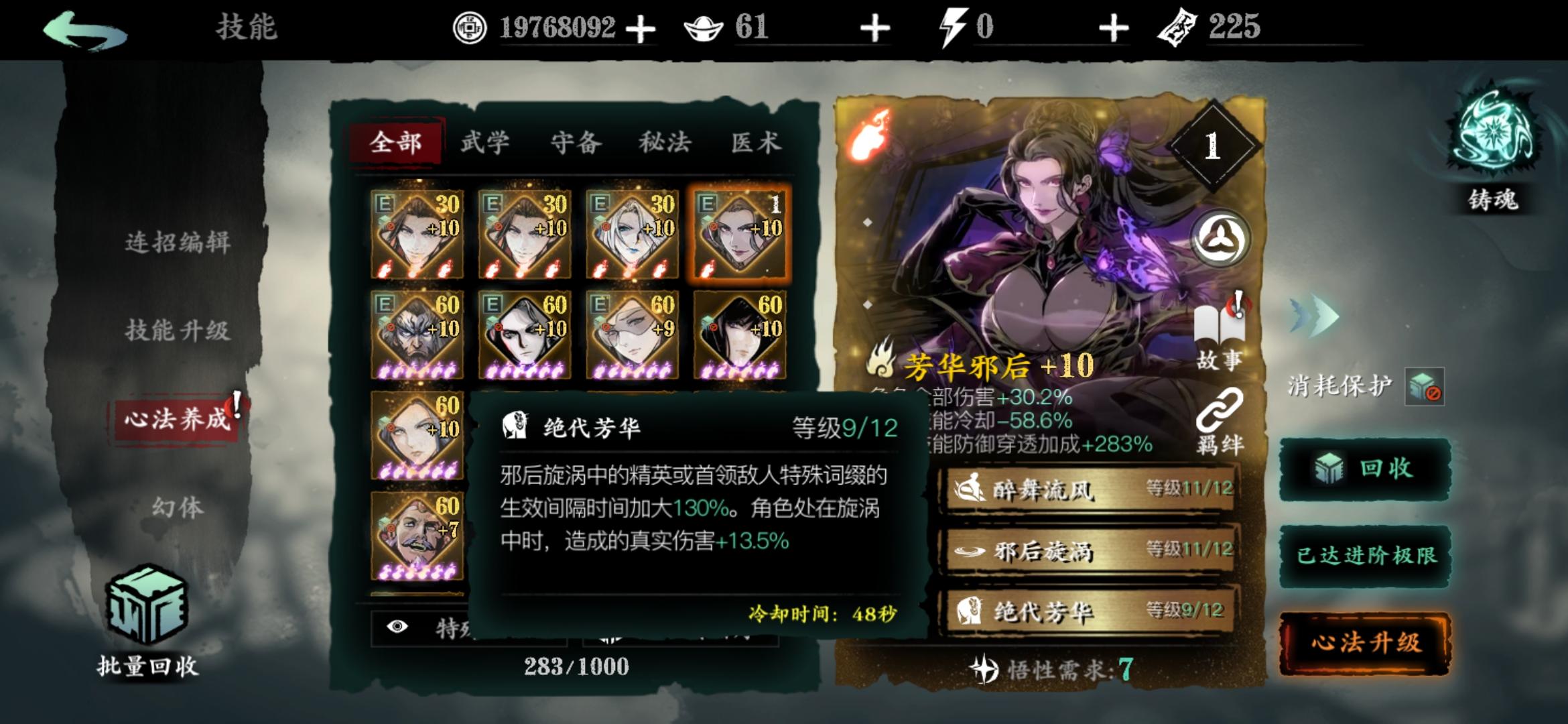The height and width of the screenshot is (724, 1568).
Task: Add energy with the plus beside the lightning 0
Action: (1113, 28)
